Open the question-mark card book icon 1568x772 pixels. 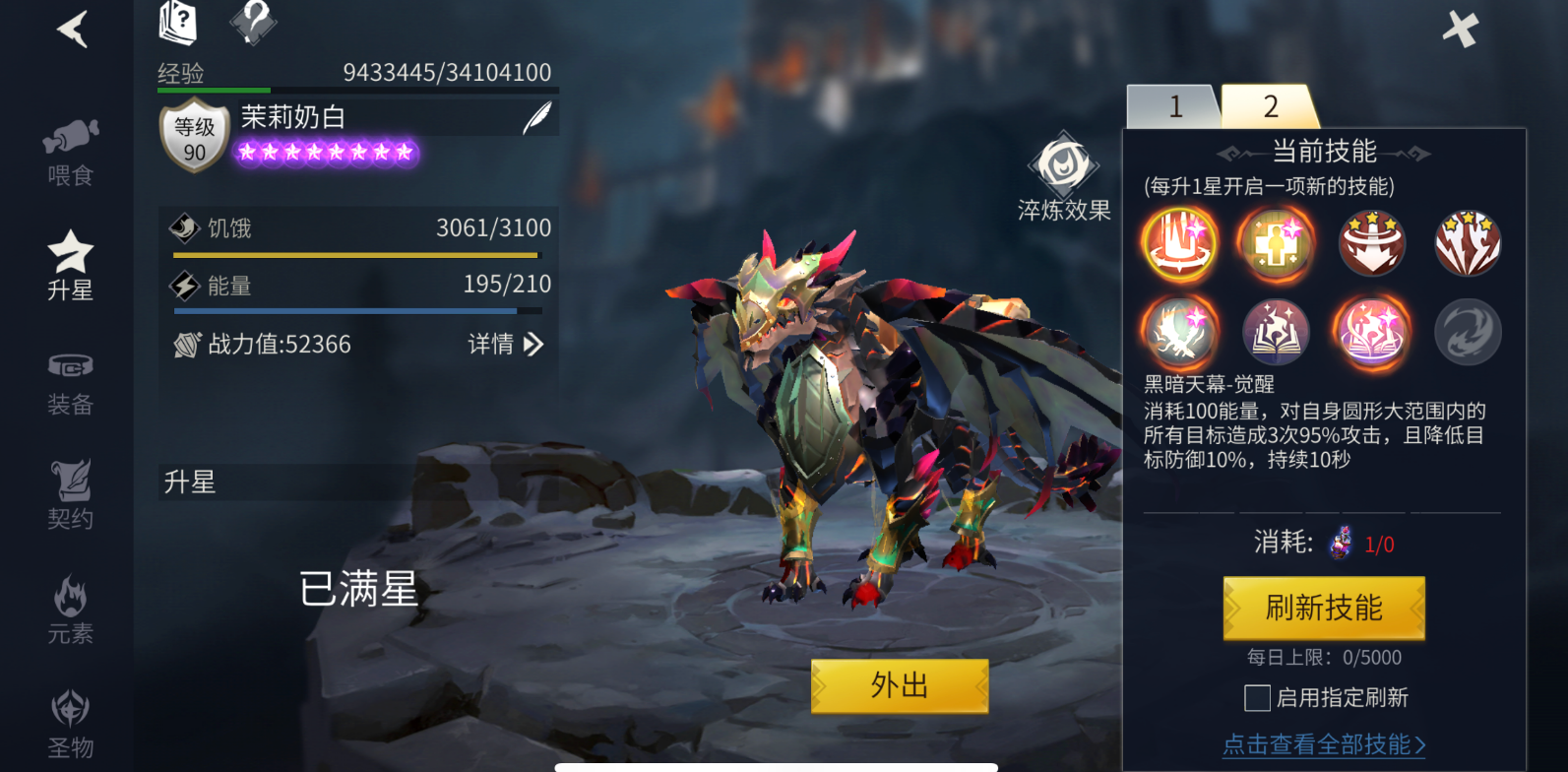[x=178, y=23]
